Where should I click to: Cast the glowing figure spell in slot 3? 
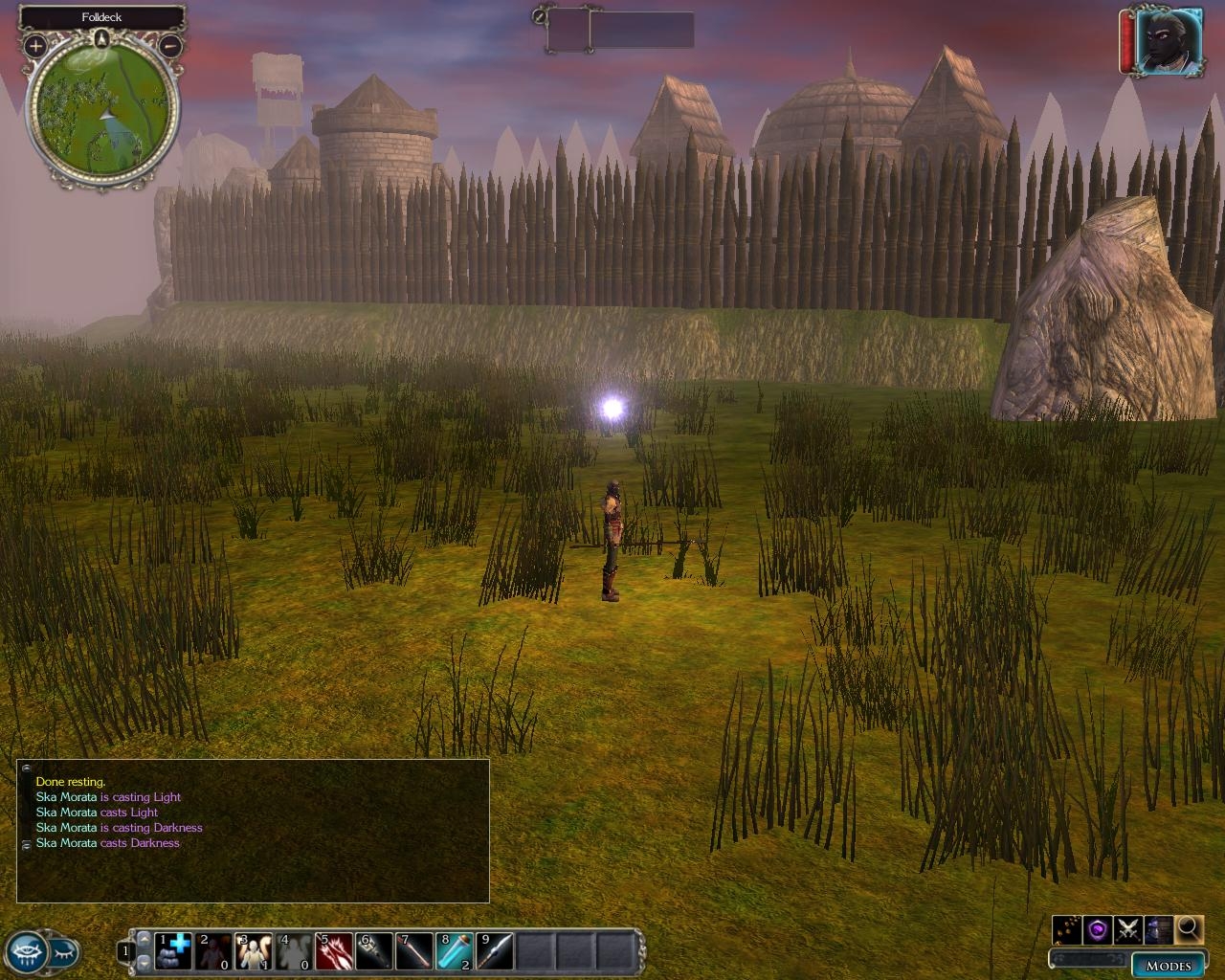[255, 951]
